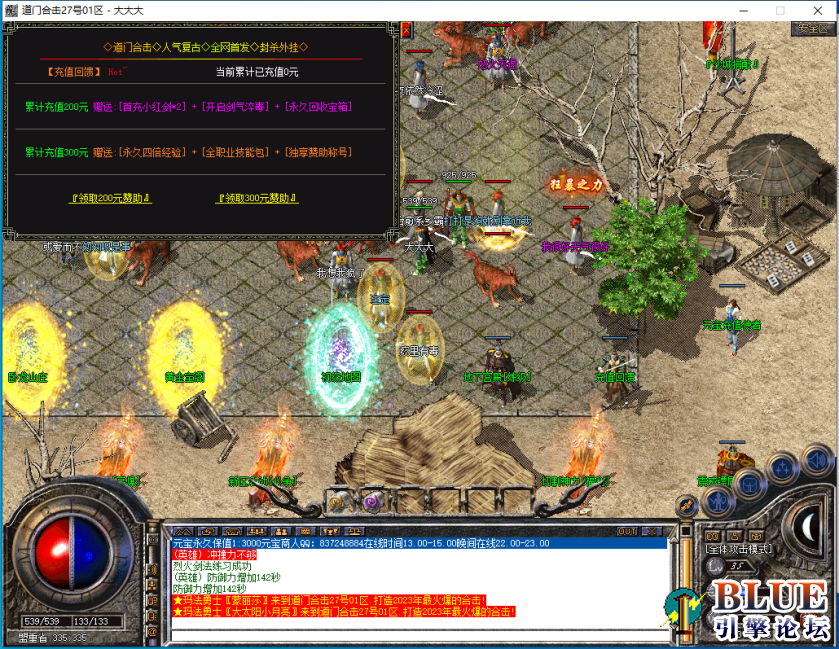Claim the 200元 sponsorship reward link
839x649 pixels.
coord(111,198)
